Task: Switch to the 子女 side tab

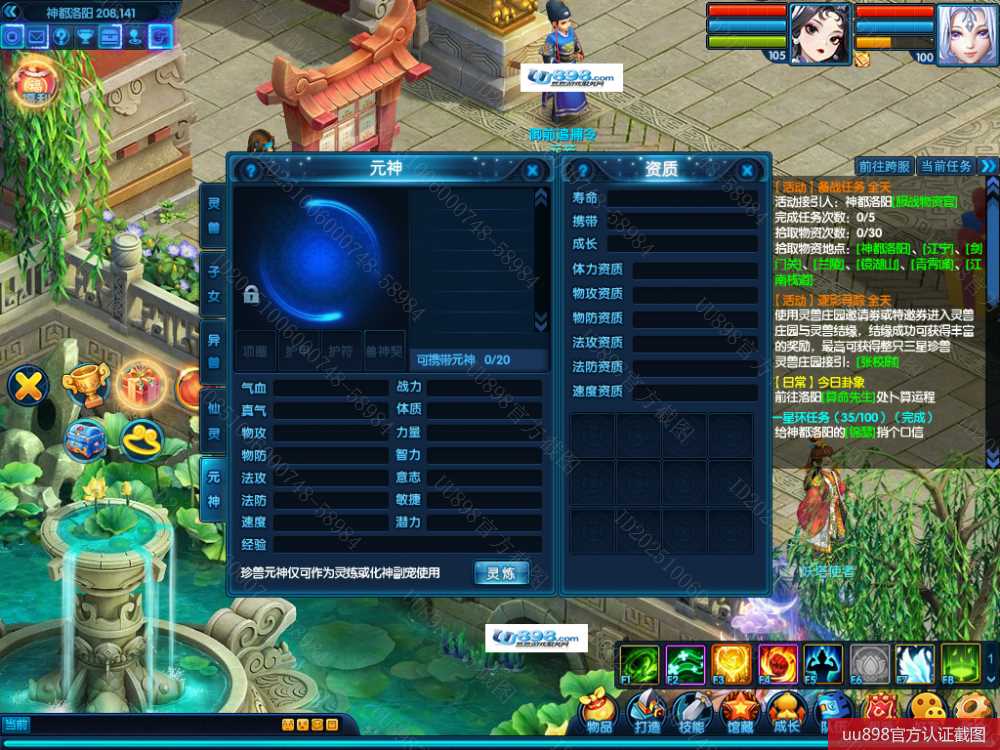Action: pos(213,283)
